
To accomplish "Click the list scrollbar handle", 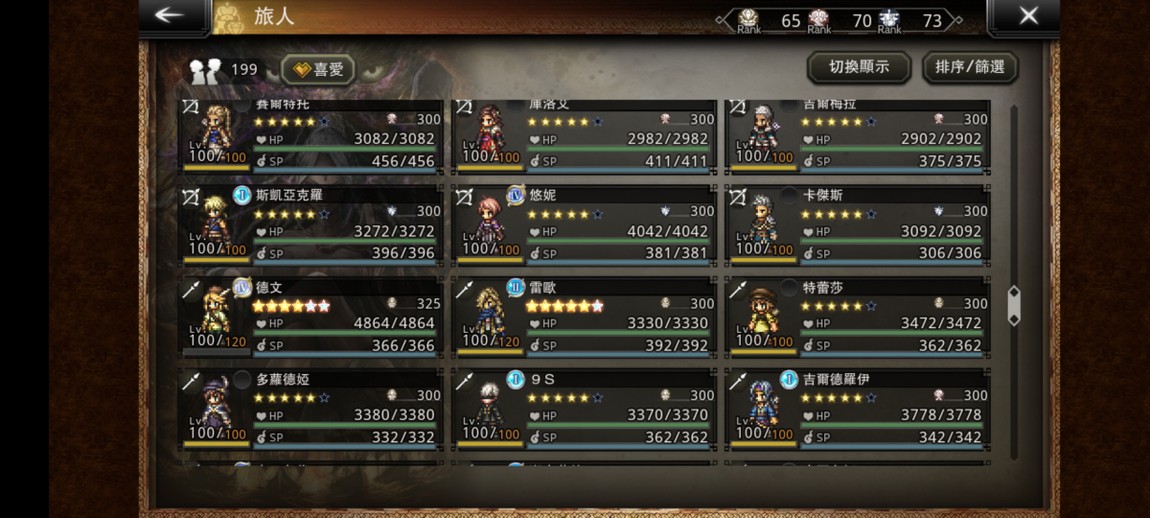I will 1014,306.
